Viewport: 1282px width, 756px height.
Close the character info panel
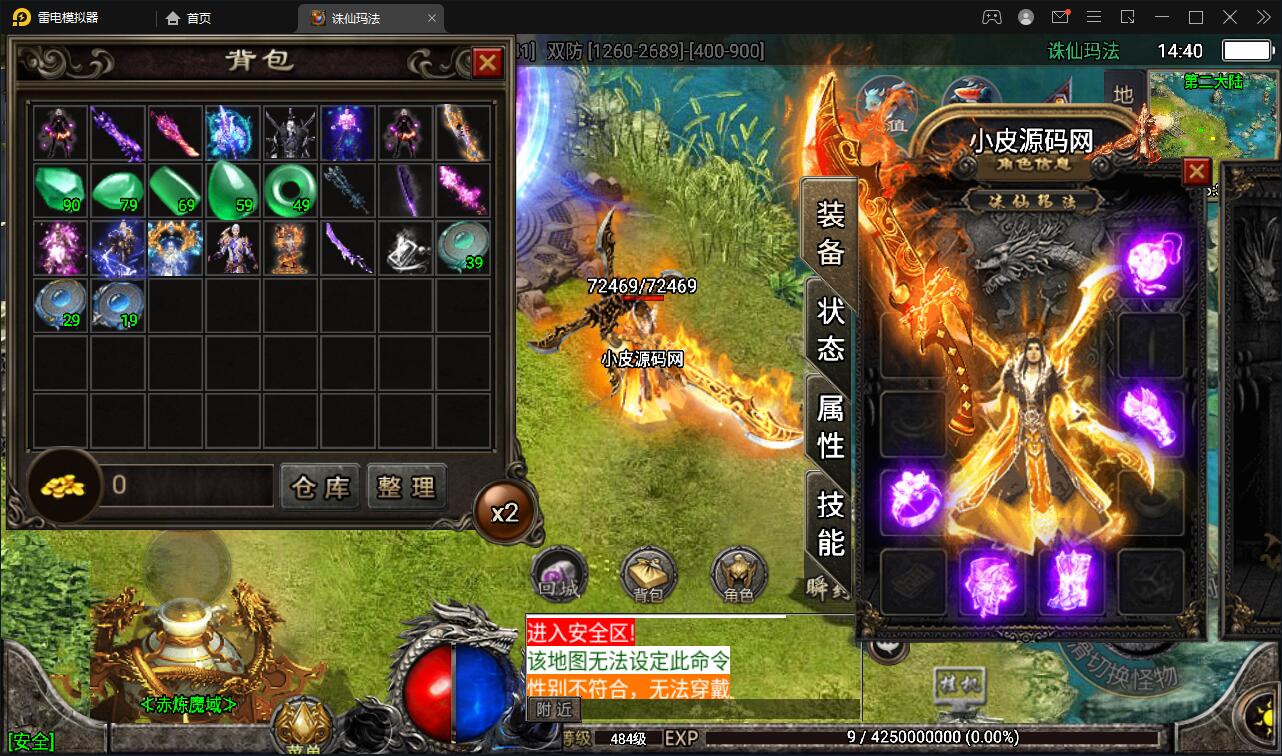point(1196,172)
